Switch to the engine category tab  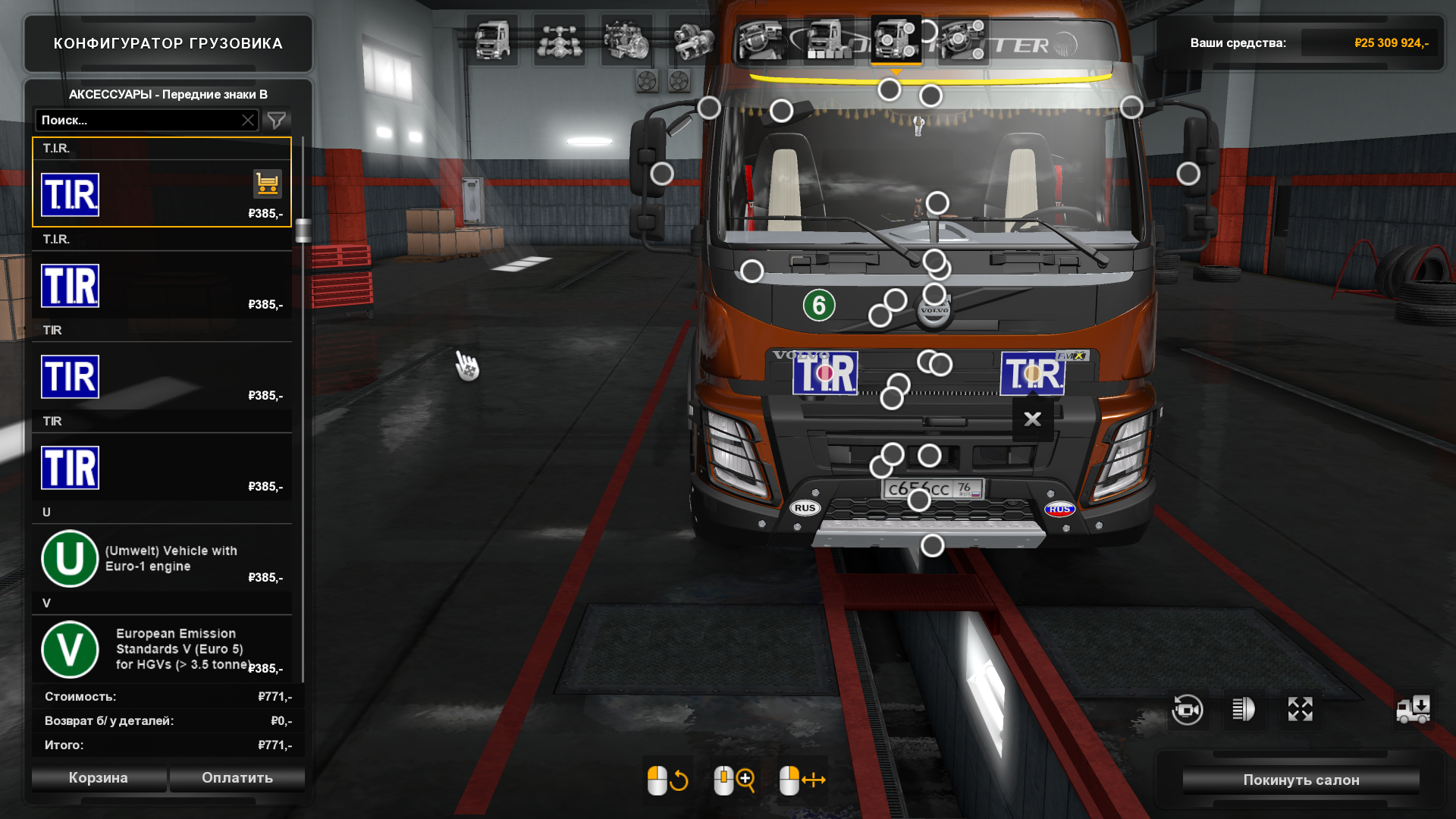[x=626, y=40]
